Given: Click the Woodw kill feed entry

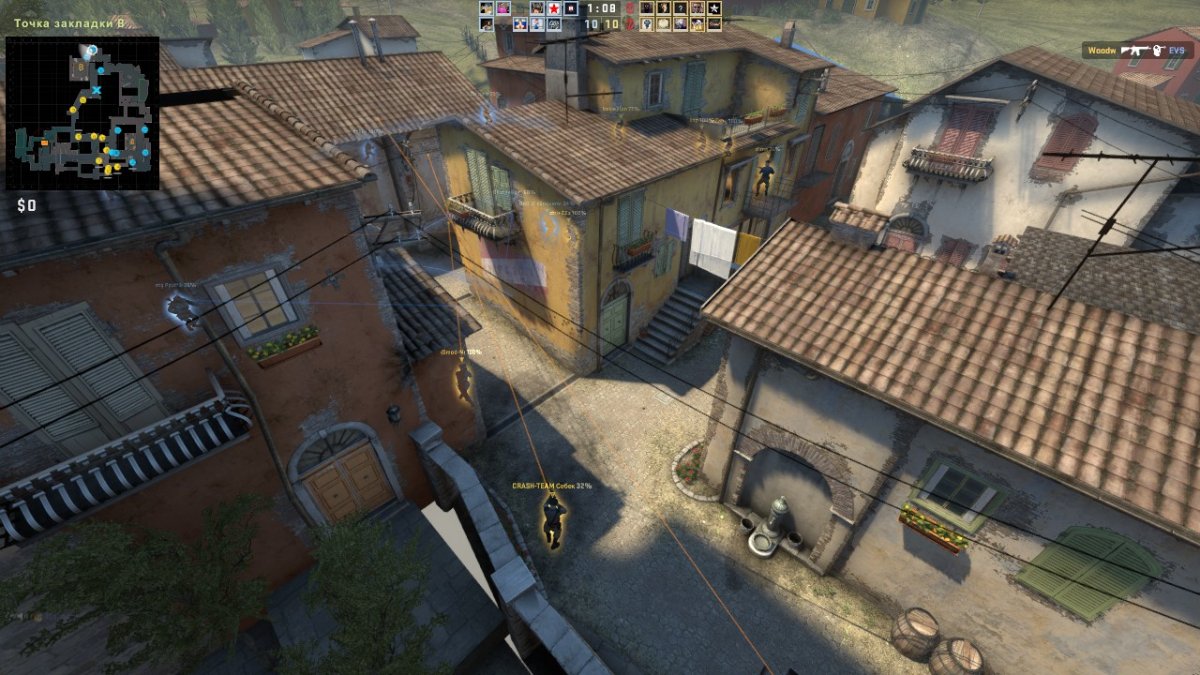Looking at the screenshot, I should pos(1139,49).
